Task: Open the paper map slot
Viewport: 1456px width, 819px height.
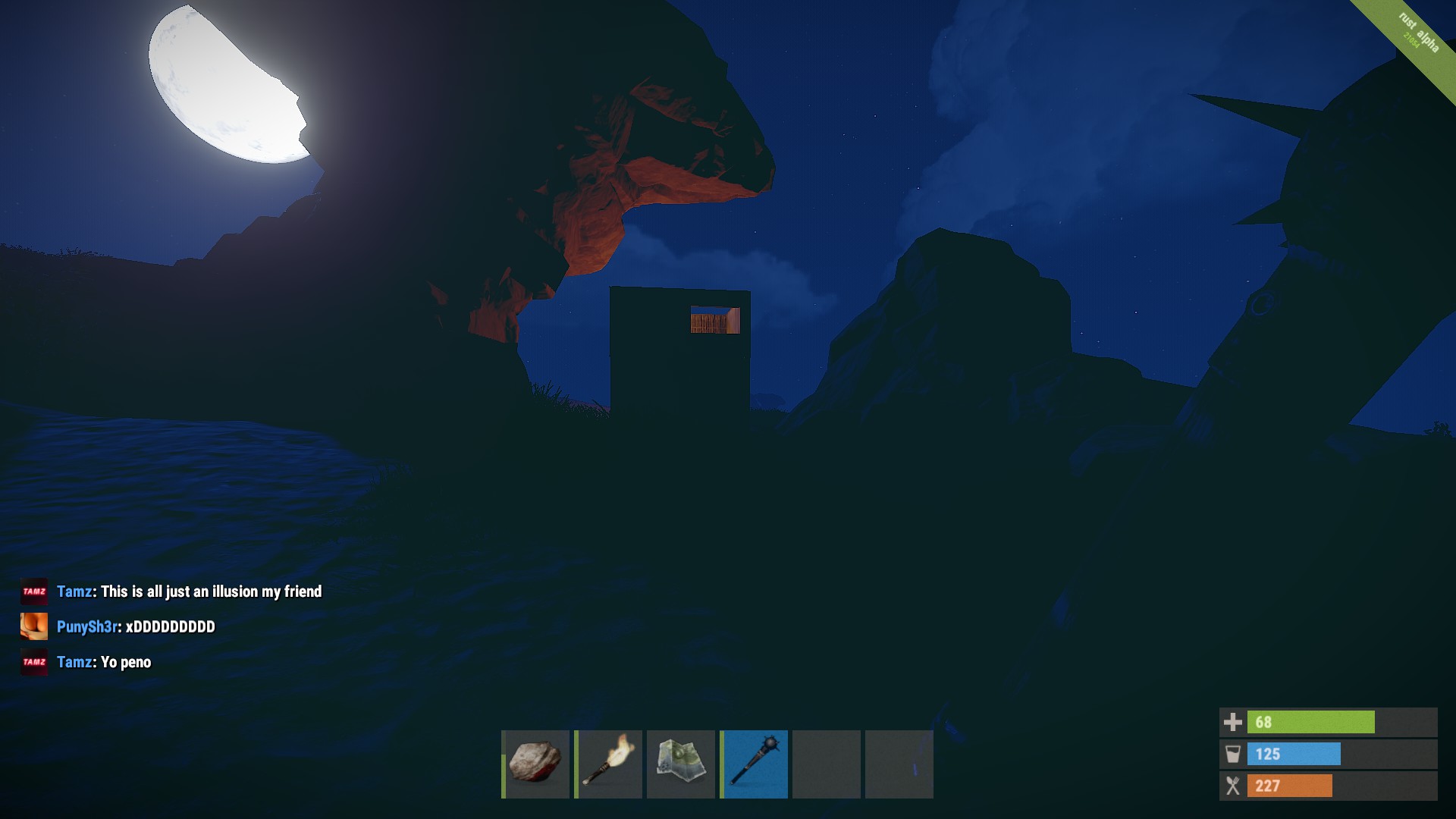Action: click(681, 764)
